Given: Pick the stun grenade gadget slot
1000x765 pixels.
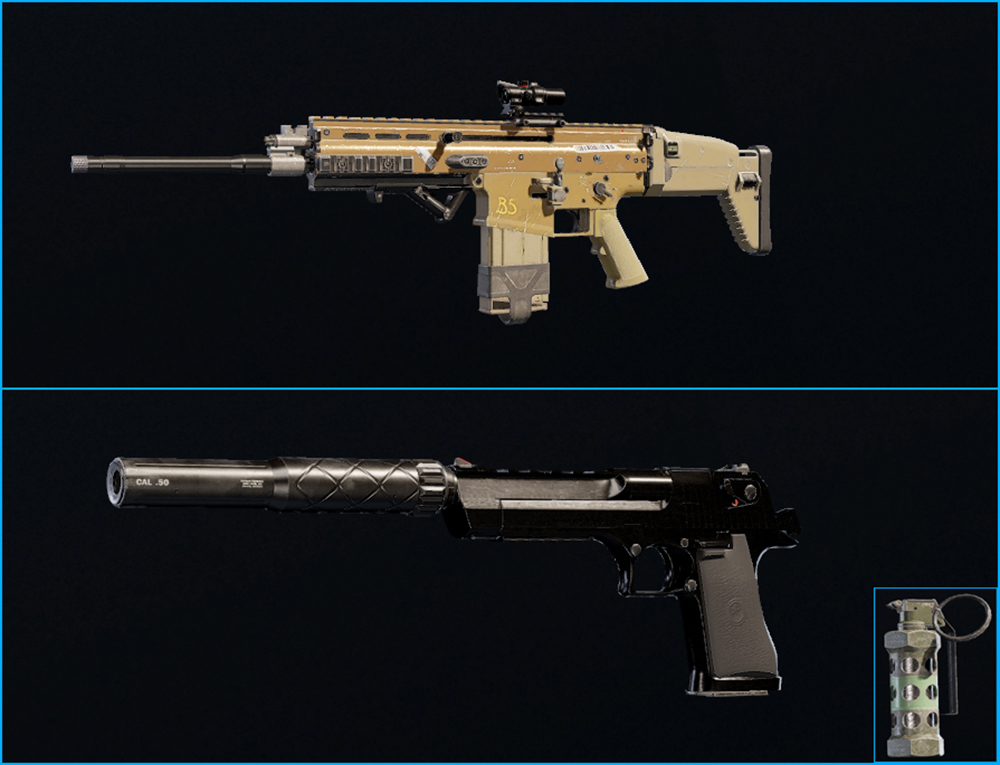Looking at the screenshot, I should pos(935,675).
